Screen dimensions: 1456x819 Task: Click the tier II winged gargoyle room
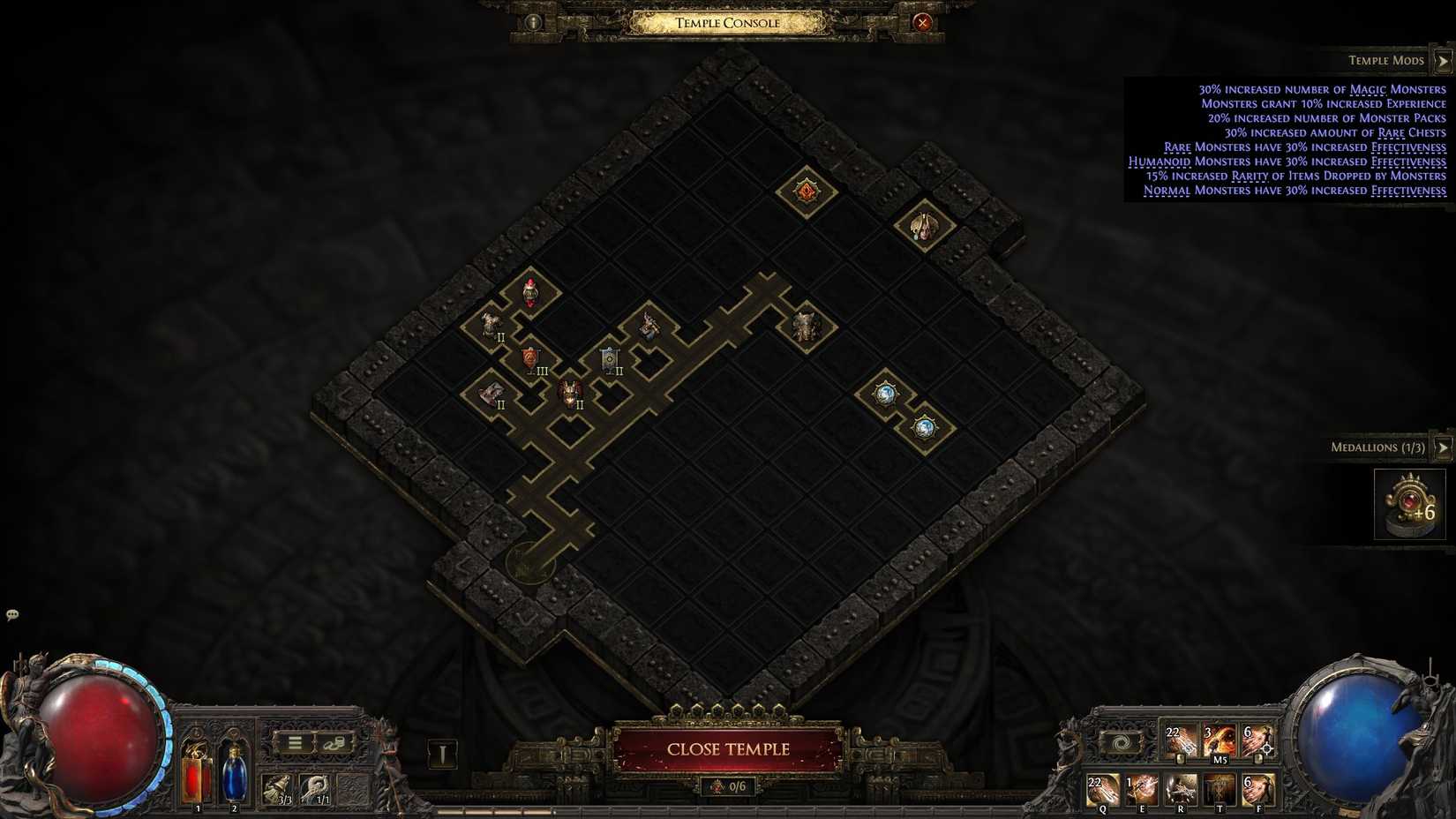[x=570, y=391]
